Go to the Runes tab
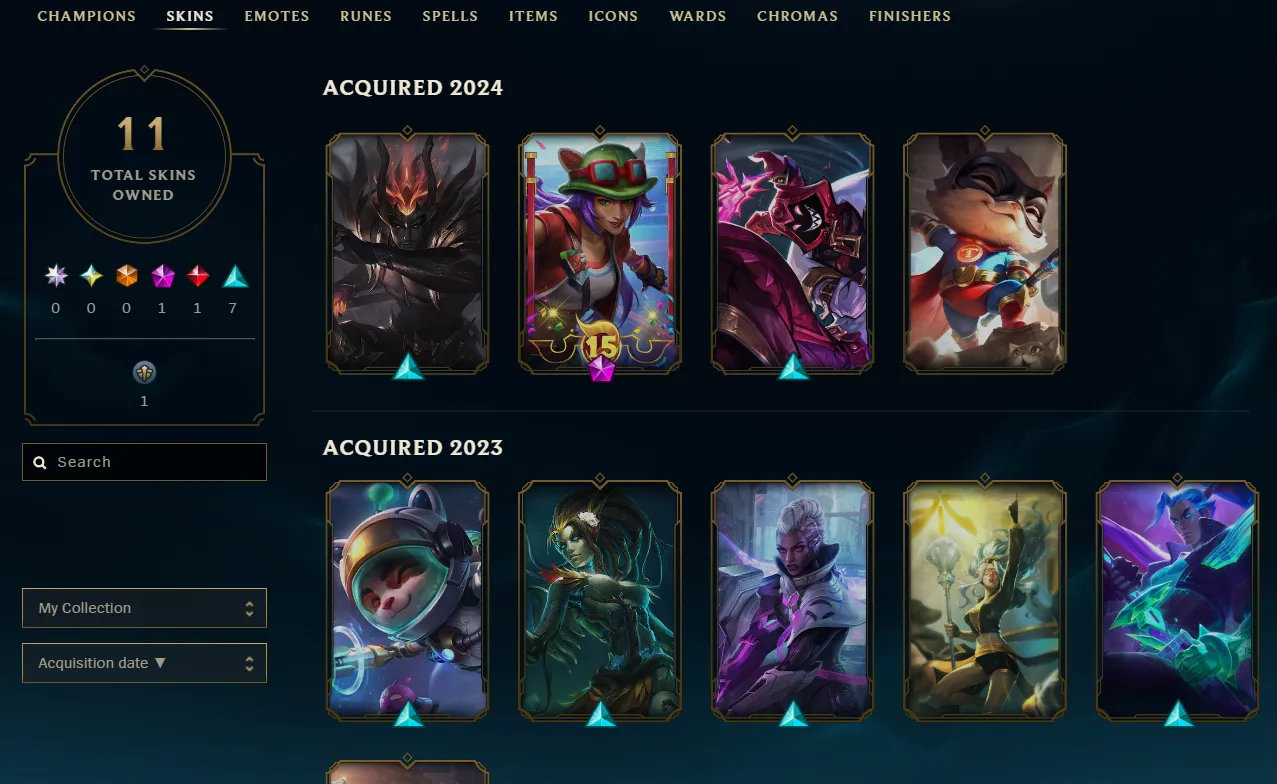This screenshot has height=784, width=1277. click(365, 16)
